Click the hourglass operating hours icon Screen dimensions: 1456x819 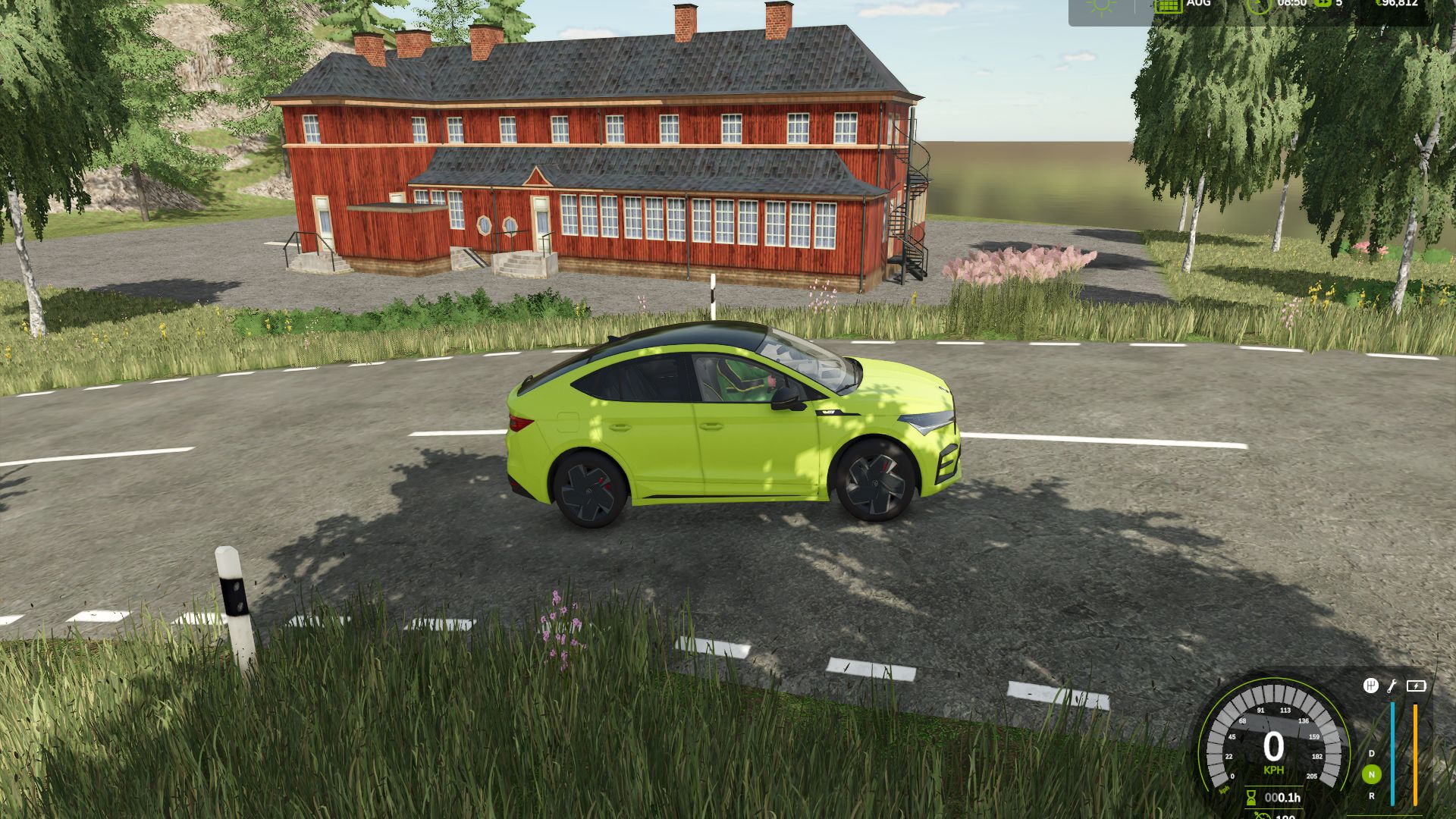click(x=1250, y=798)
